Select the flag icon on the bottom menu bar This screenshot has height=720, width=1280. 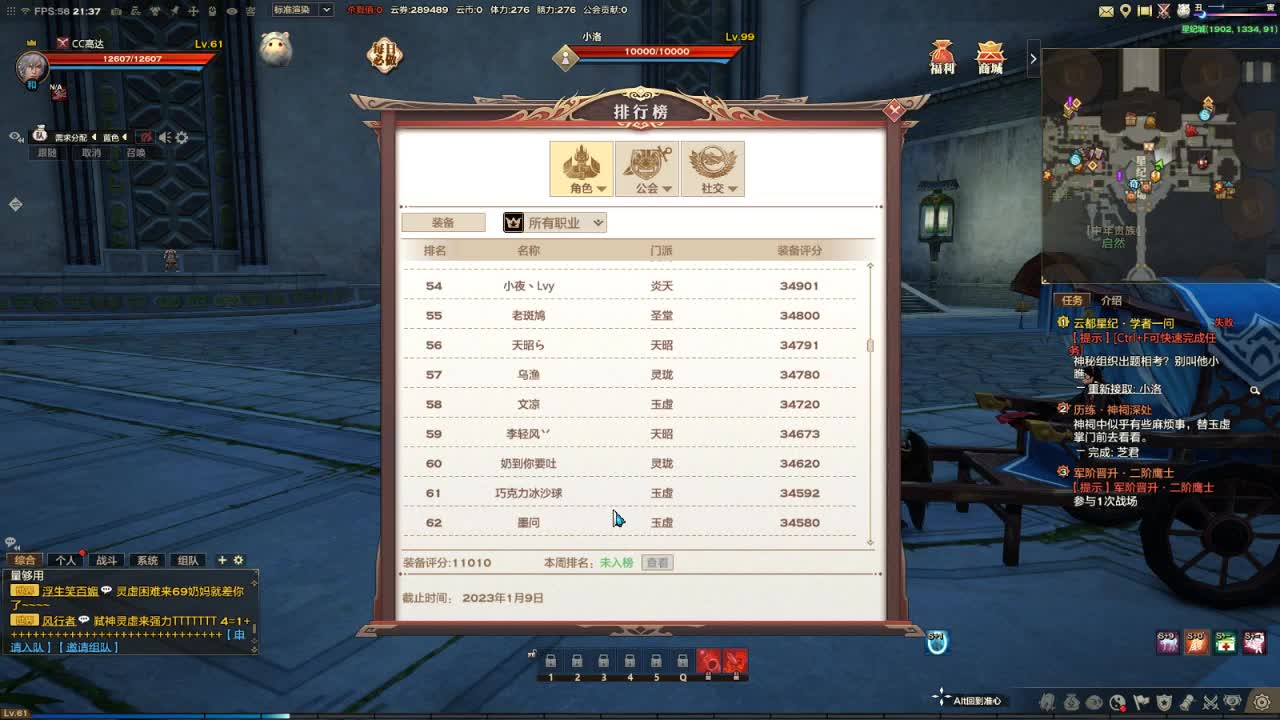(x=1141, y=703)
